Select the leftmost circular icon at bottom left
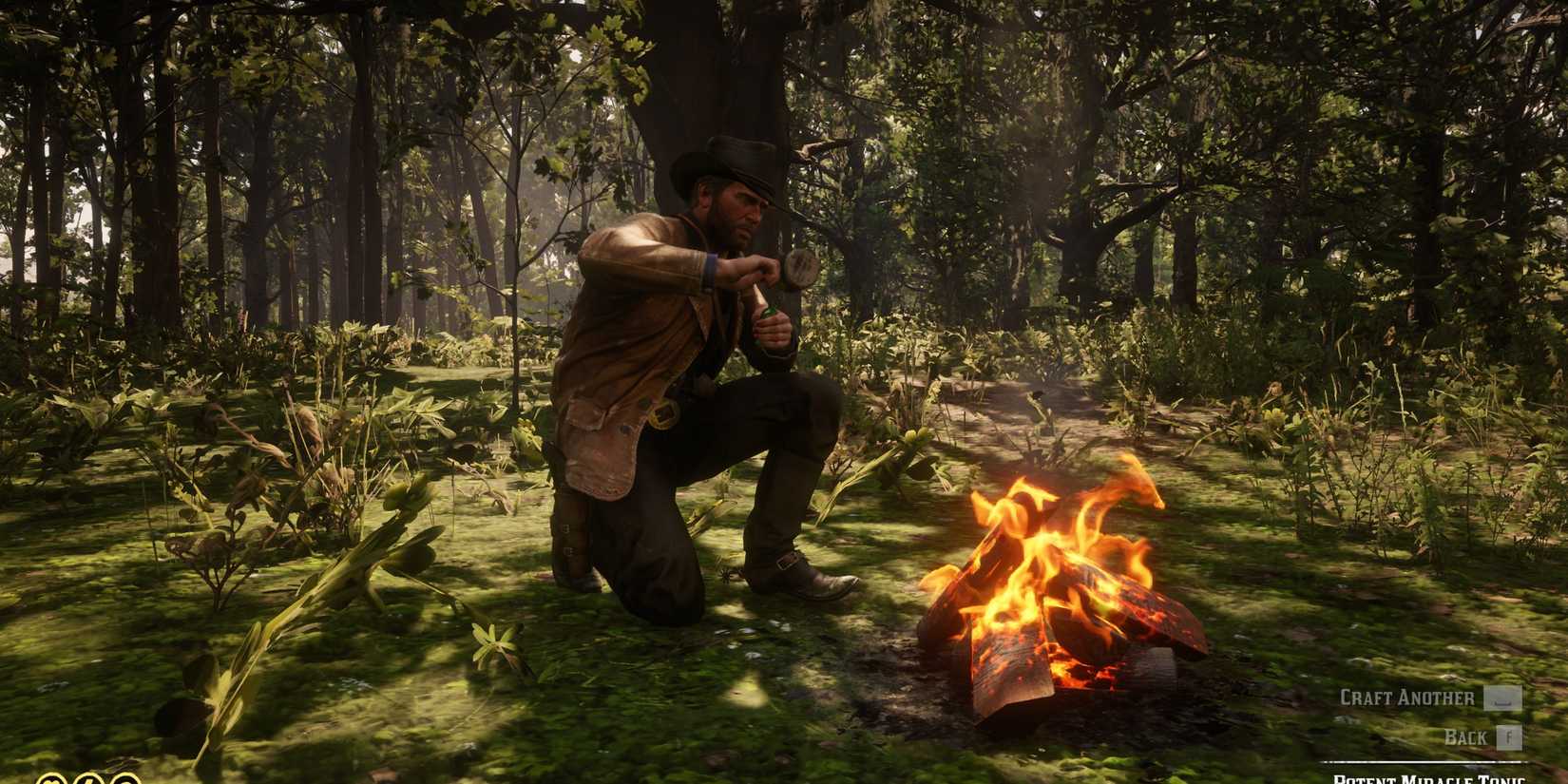The height and width of the screenshot is (784, 1568). 50,779
